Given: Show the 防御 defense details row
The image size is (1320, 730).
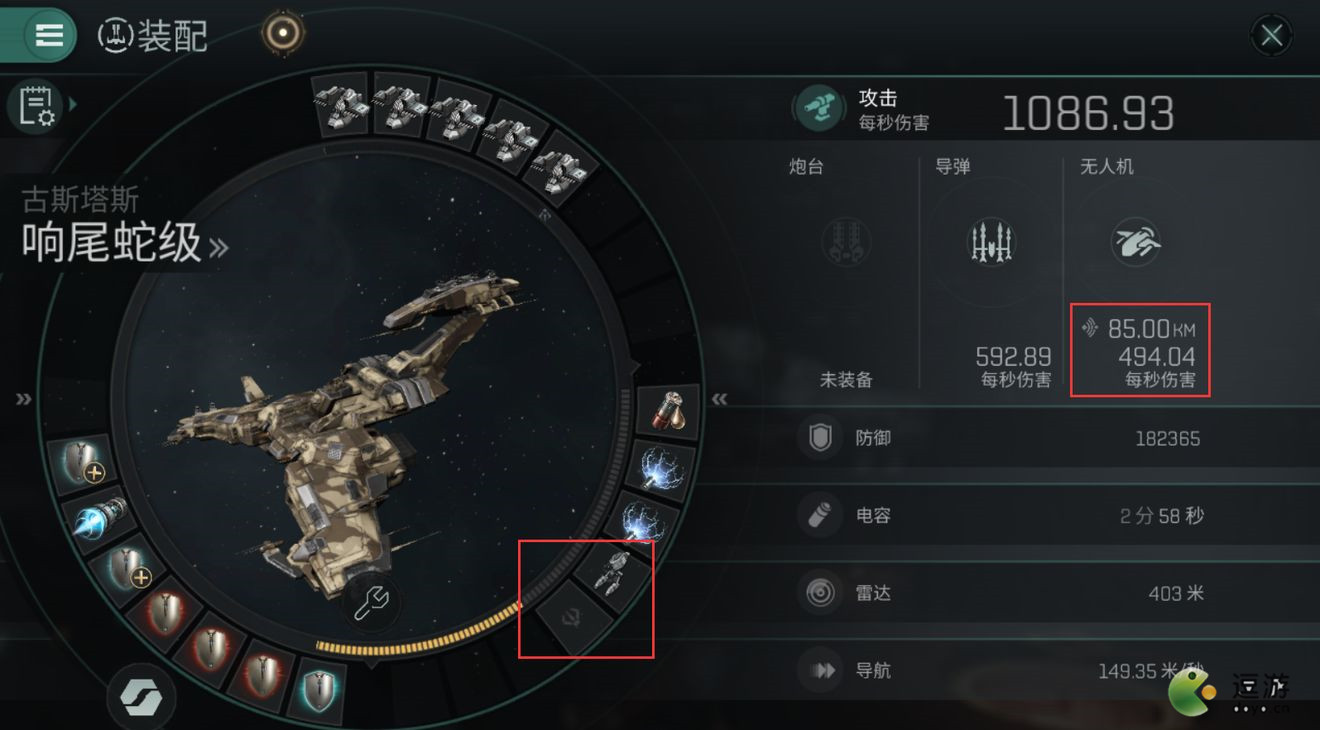Looking at the screenshot, I should (1000, 438).
